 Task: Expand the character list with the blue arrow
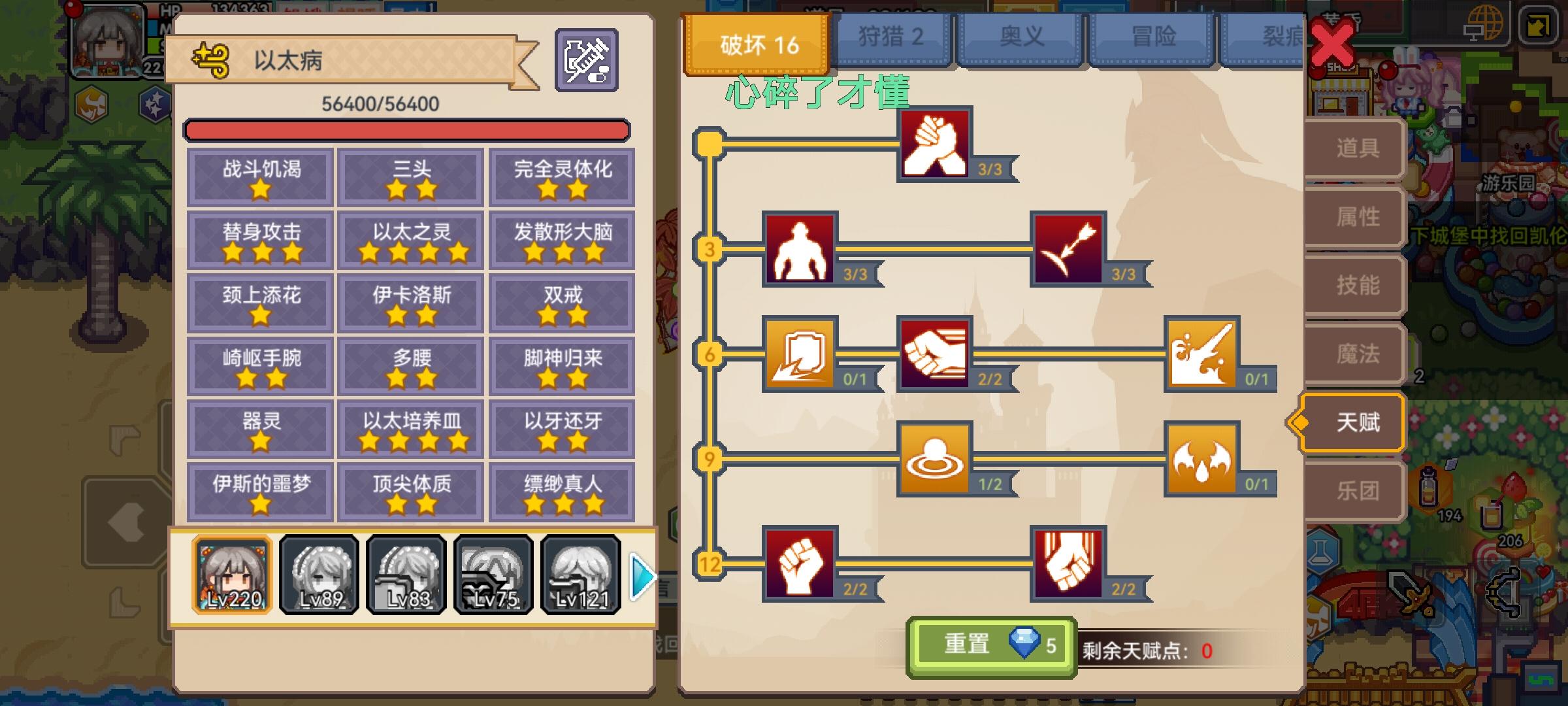(x=643, y=578)
